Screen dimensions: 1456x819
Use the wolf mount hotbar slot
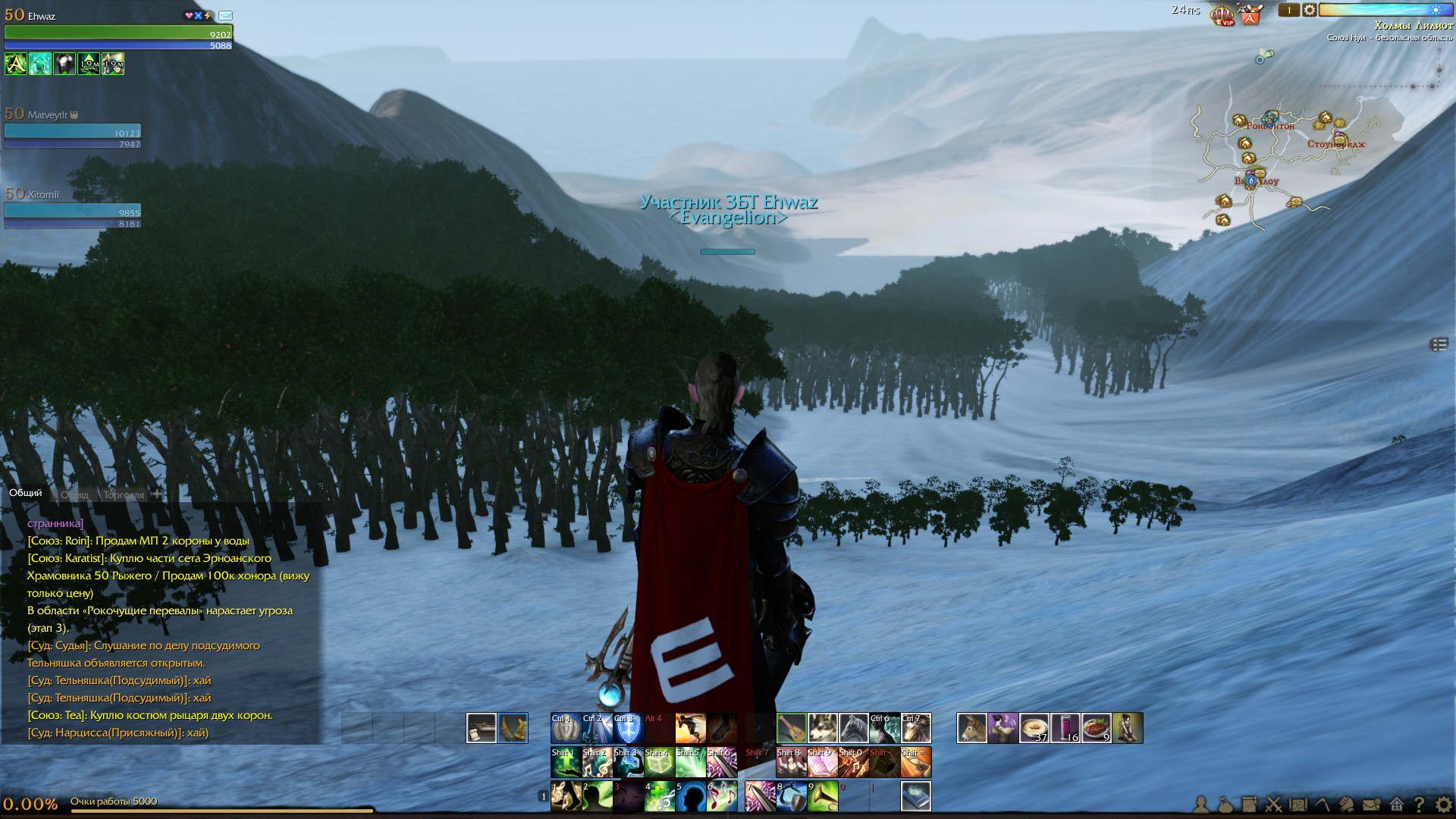click(x=823, y=728)
